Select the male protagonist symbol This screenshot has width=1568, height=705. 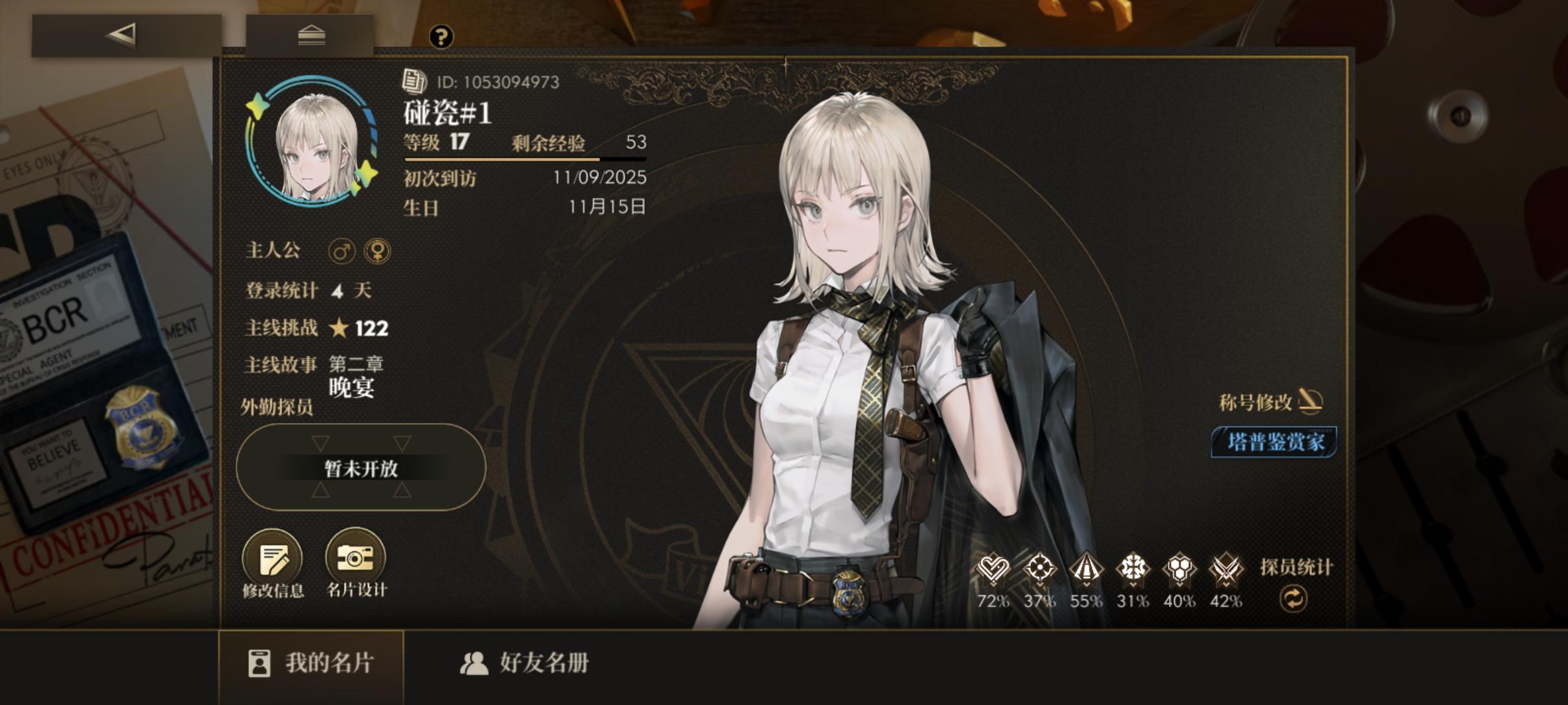click(x=341, y=251)
